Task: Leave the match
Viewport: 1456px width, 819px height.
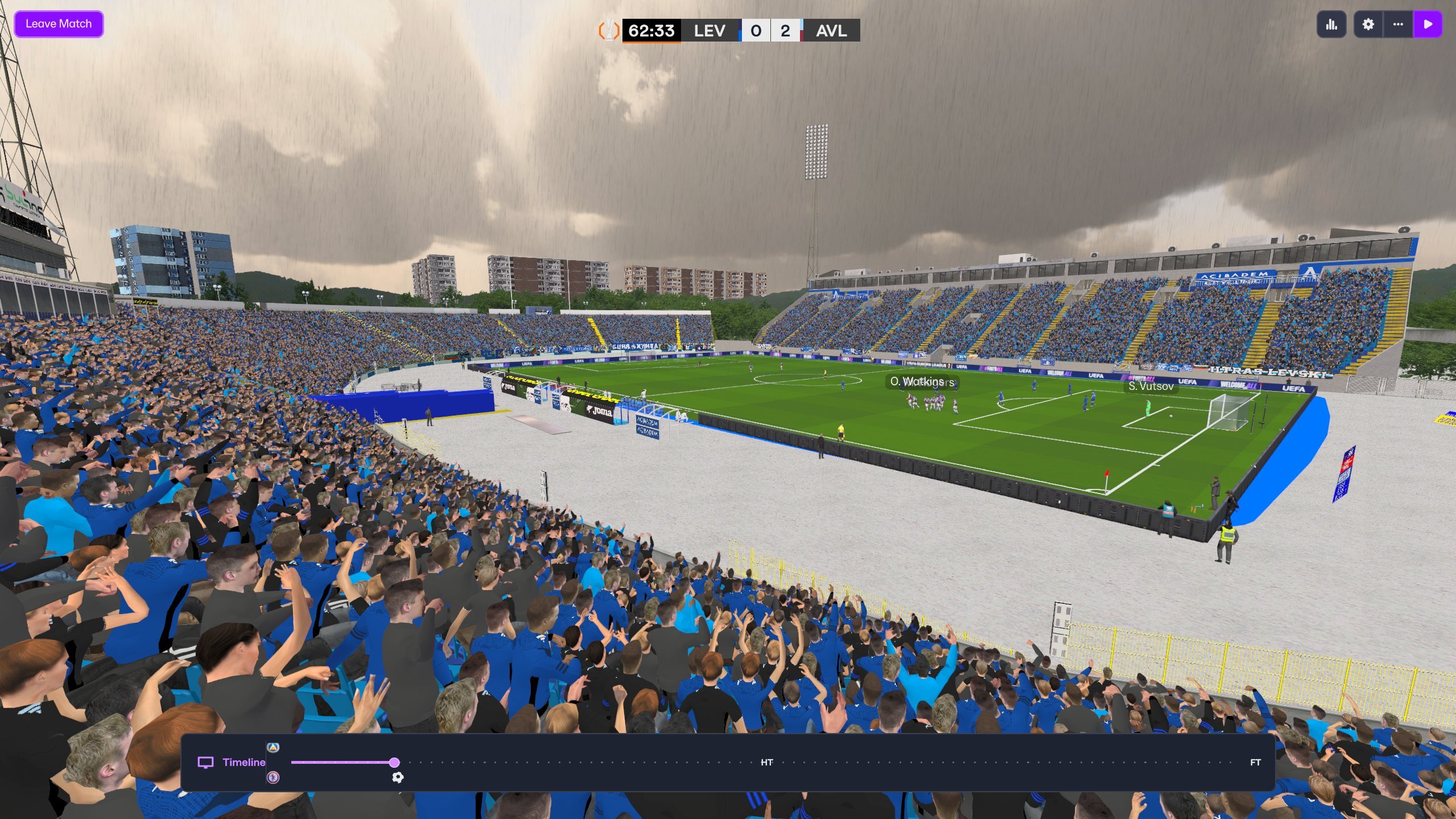Action: (x=59, y=24)
